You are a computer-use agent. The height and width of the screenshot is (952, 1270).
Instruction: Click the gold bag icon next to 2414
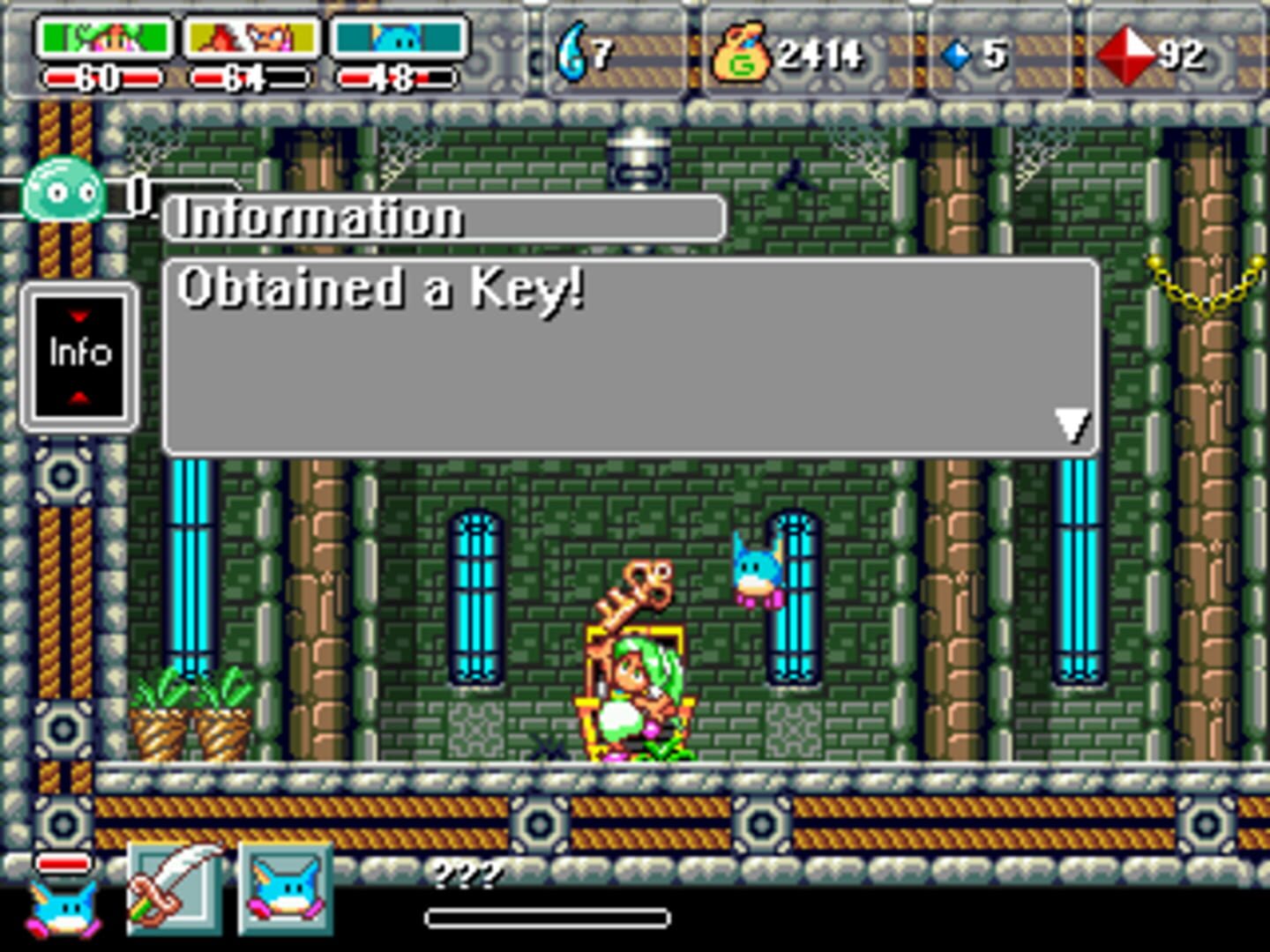pyautogui.click(x=741, y=55)
